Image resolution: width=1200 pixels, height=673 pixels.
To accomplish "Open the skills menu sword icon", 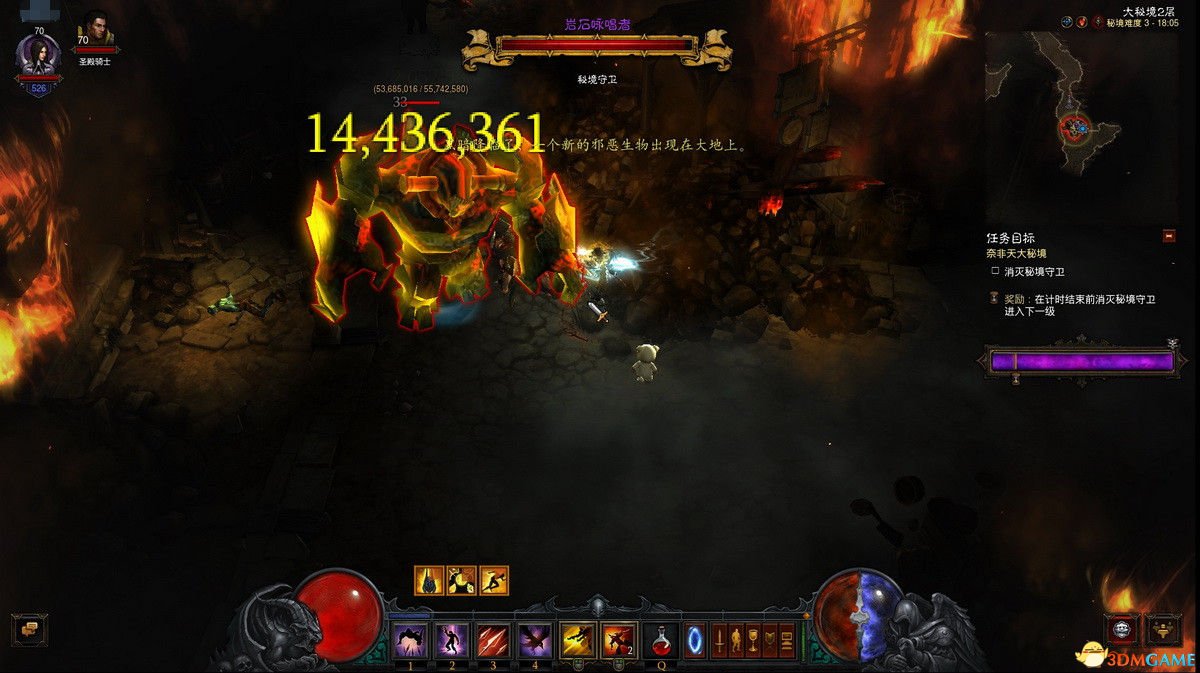I will coord(719,639).
